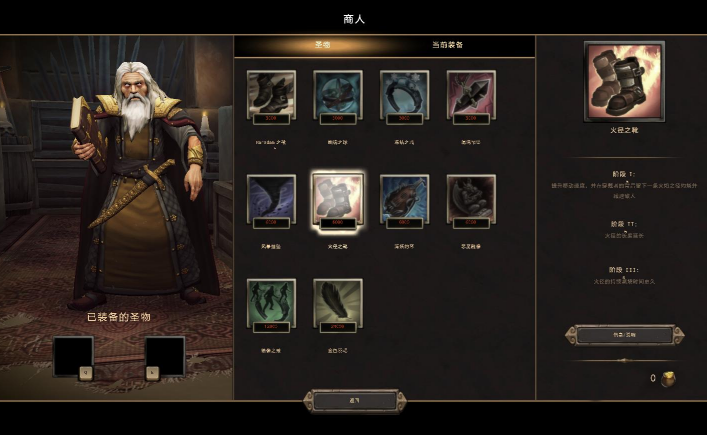Choose the green shadowy figures relic
Screen dimensions: 707x435
click(271, 302)
